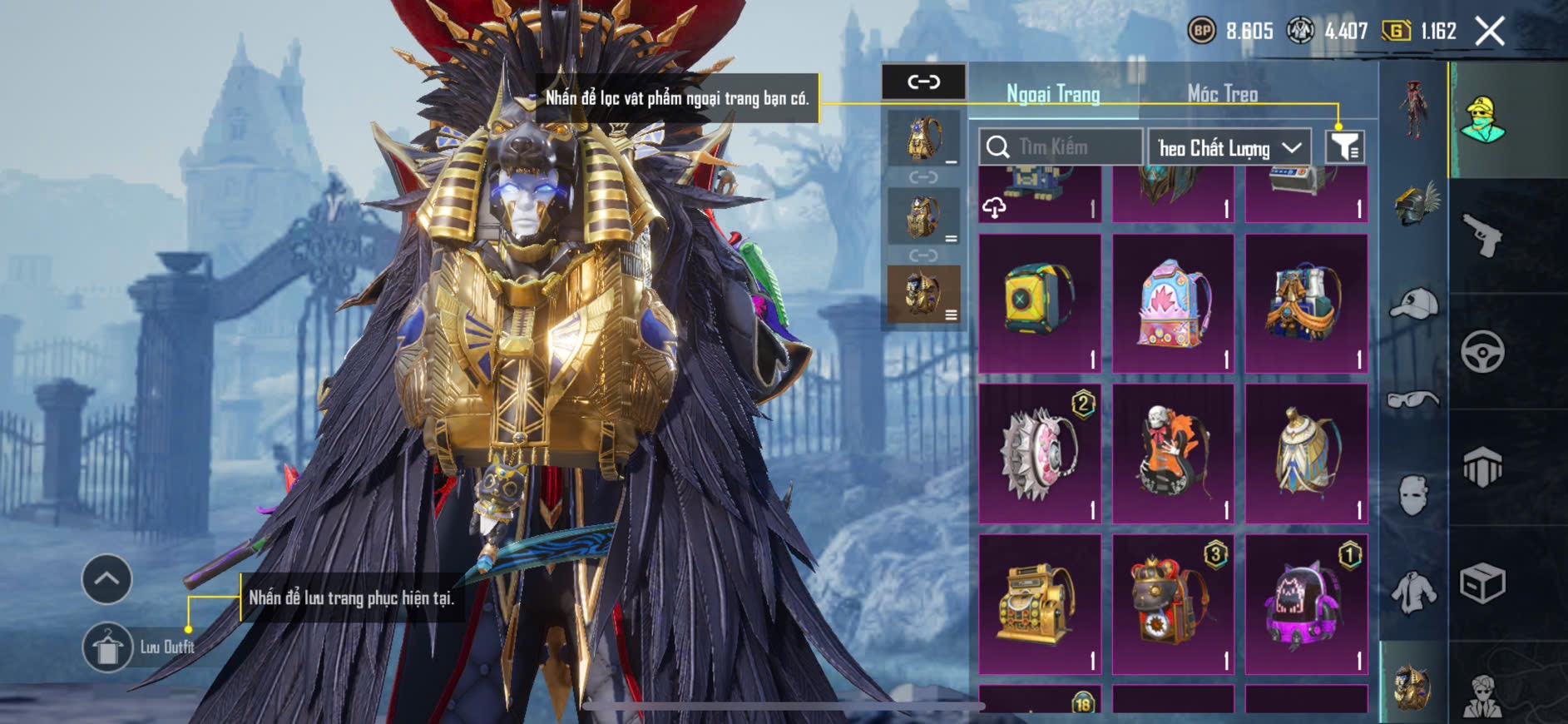Toggle the owned-items filter funnel button

(x=1344, y=147)
